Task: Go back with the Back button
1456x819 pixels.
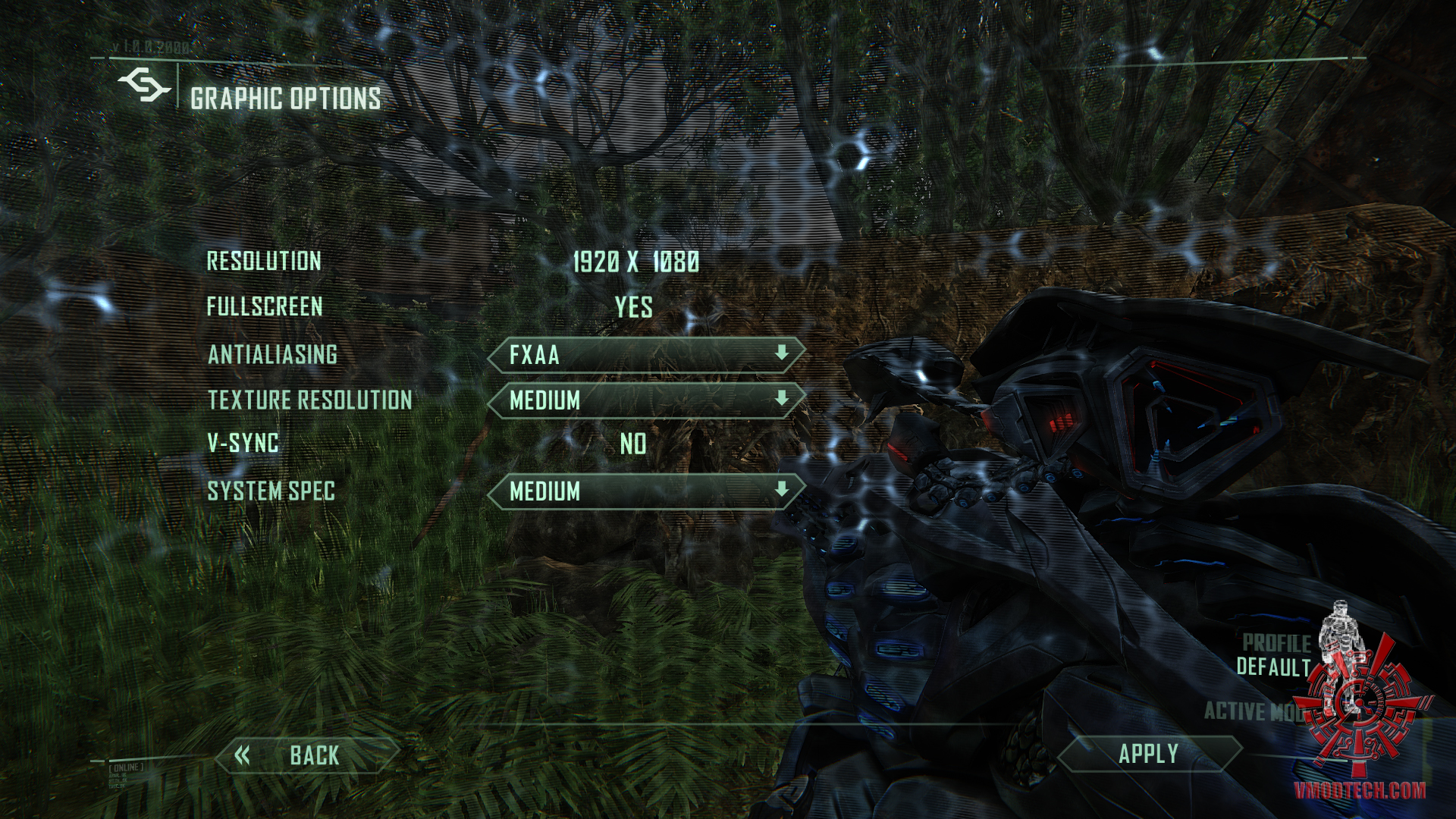Action: click(x=307, y=755)
